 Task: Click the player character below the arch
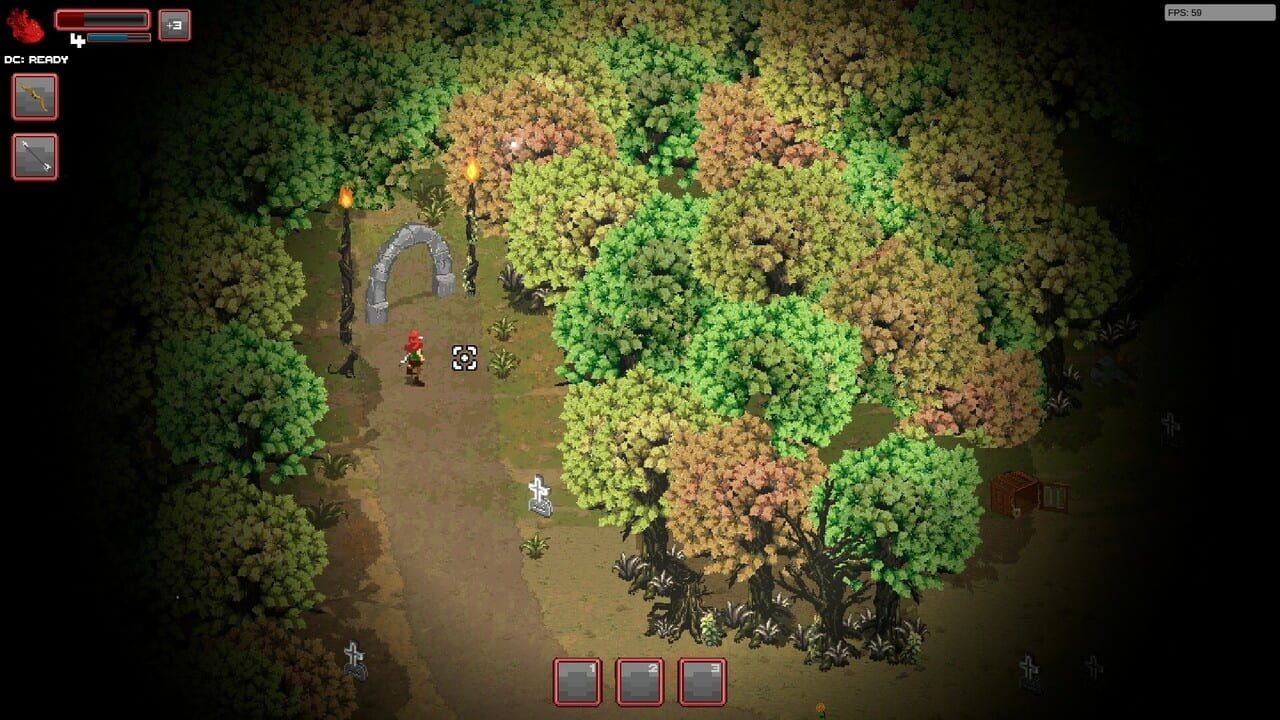pos(415,360)
